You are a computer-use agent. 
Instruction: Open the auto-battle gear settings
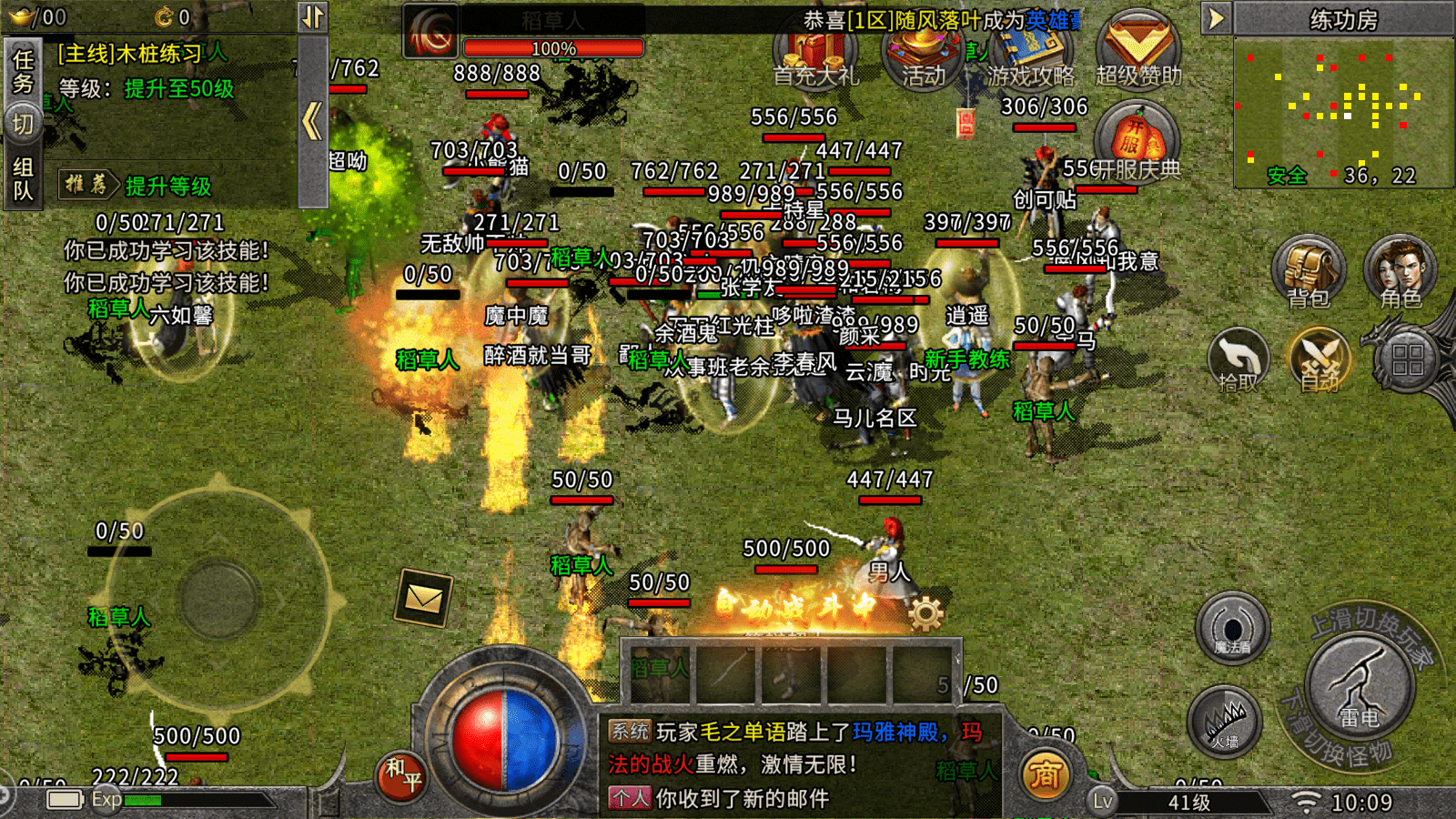(925, 614)
